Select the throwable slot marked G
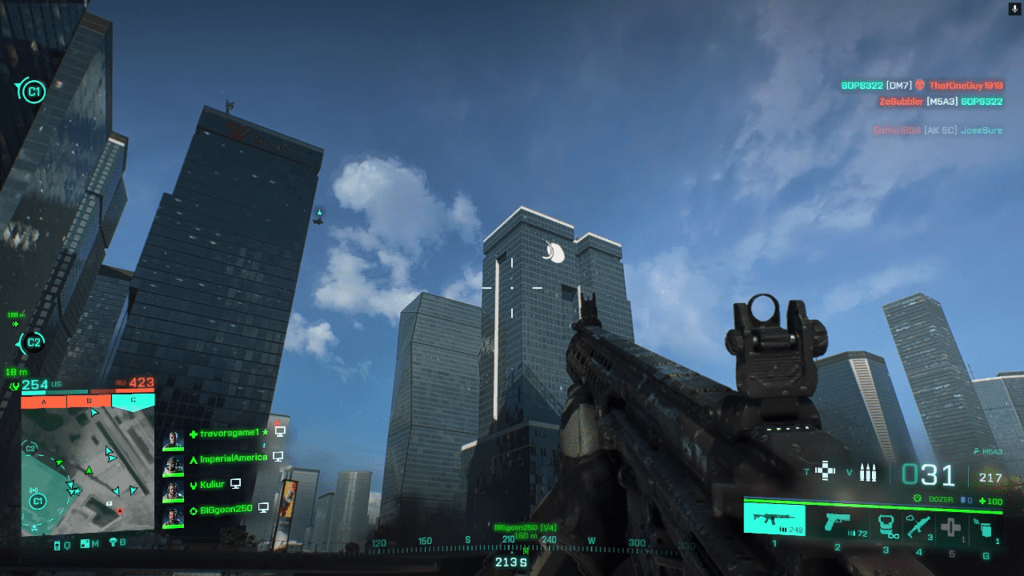The image size is (1024, 576). pyautogui.click(x=986, y=525)
